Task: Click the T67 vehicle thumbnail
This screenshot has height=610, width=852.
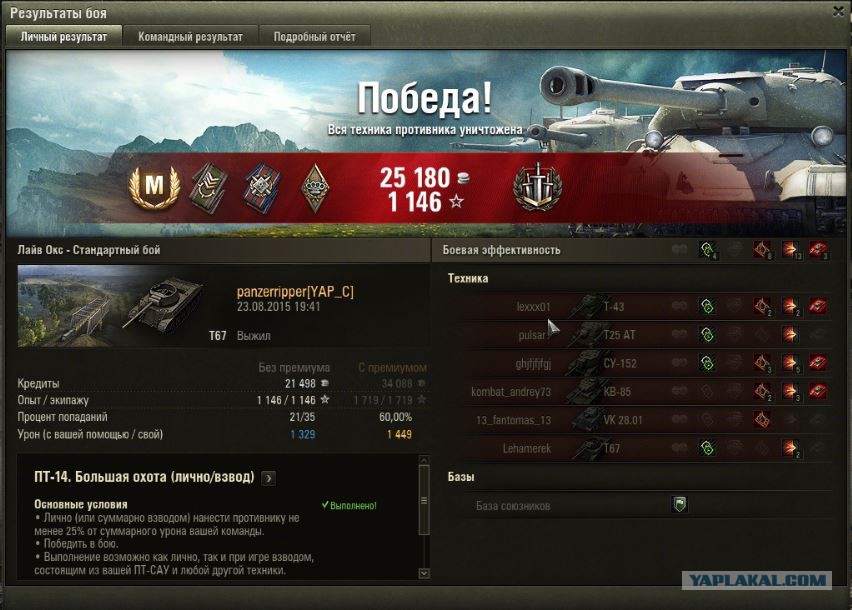Action: click(118, 306)
